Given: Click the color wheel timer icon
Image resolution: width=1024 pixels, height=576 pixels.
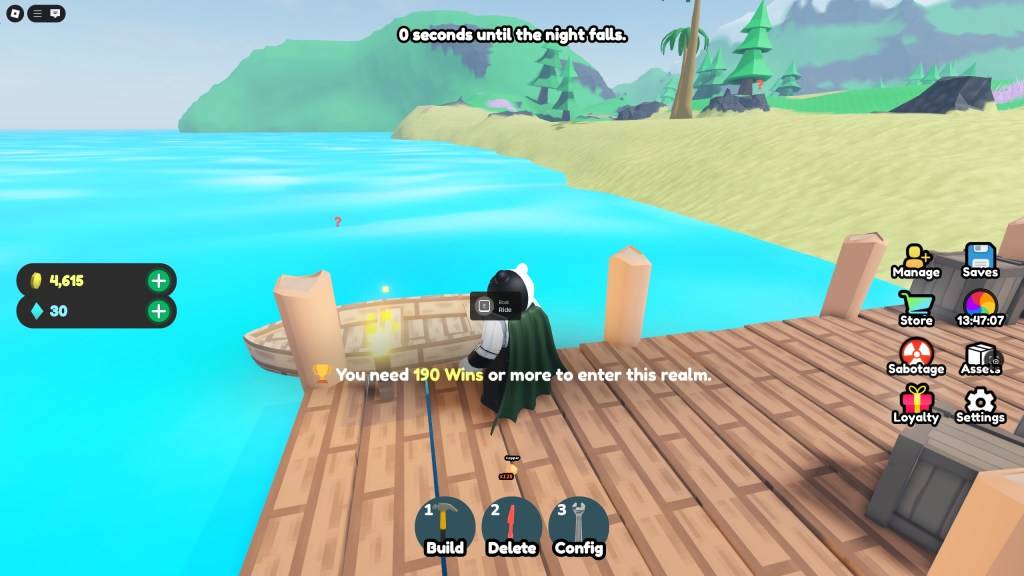Looking at the screenshot, I should 980,307.
